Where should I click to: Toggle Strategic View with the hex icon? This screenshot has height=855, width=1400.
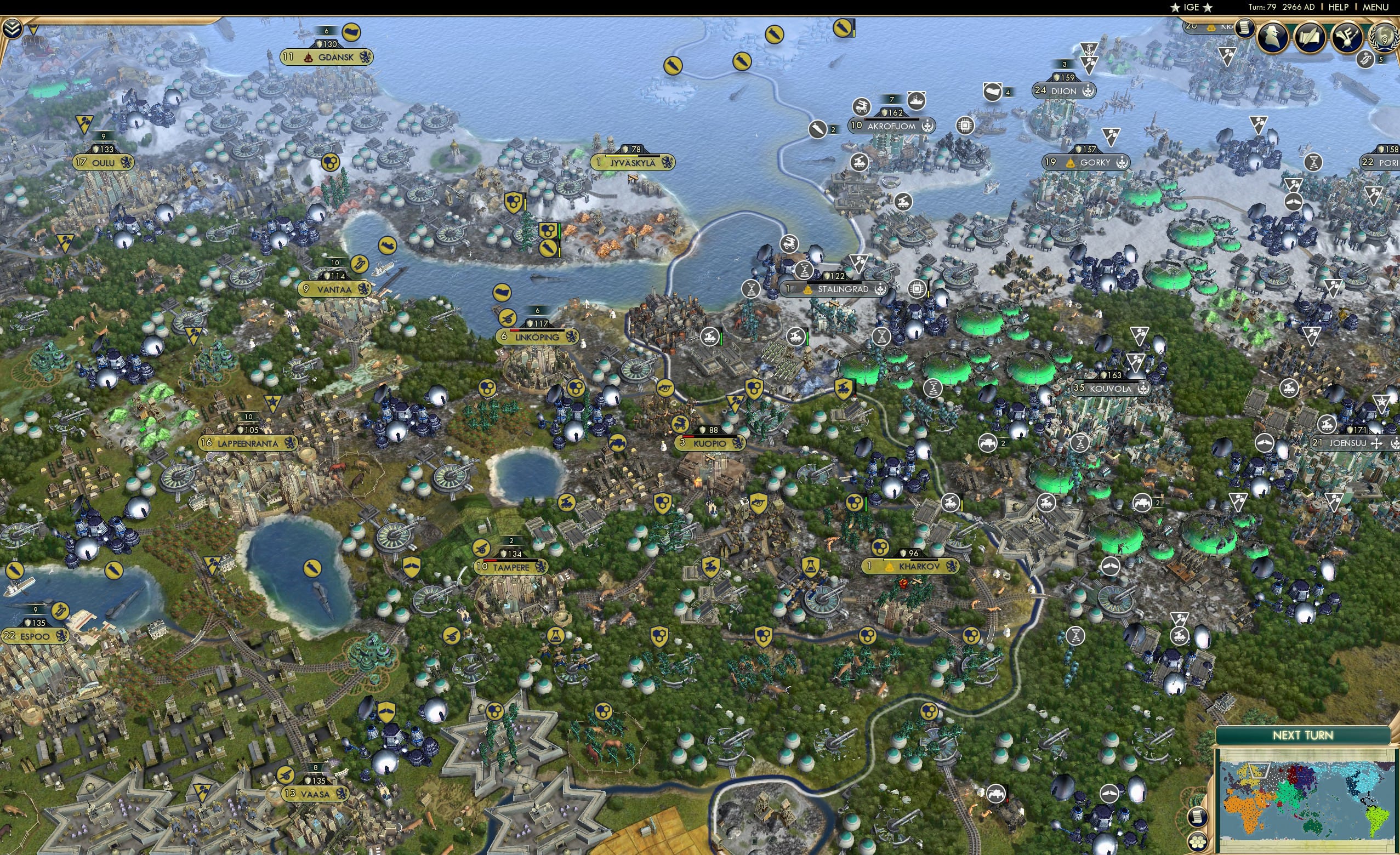tap(1198, 843)
